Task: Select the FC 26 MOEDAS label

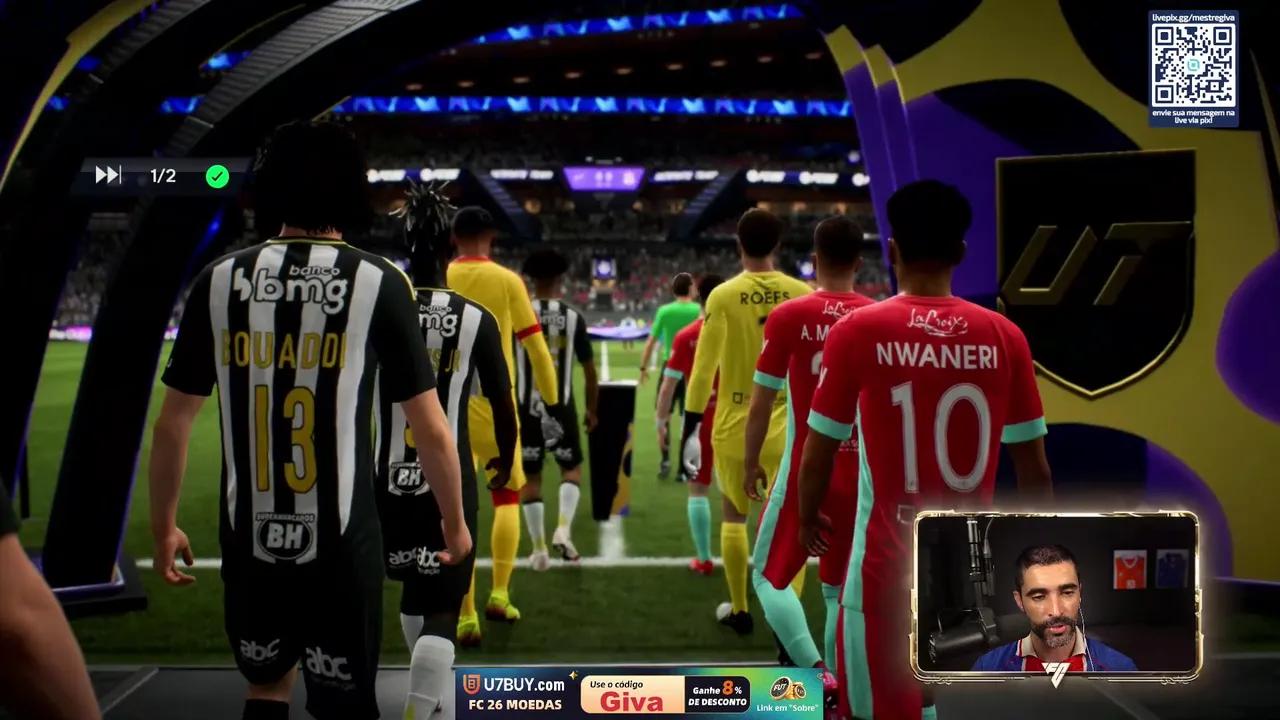Action: [x=516, y=703]
